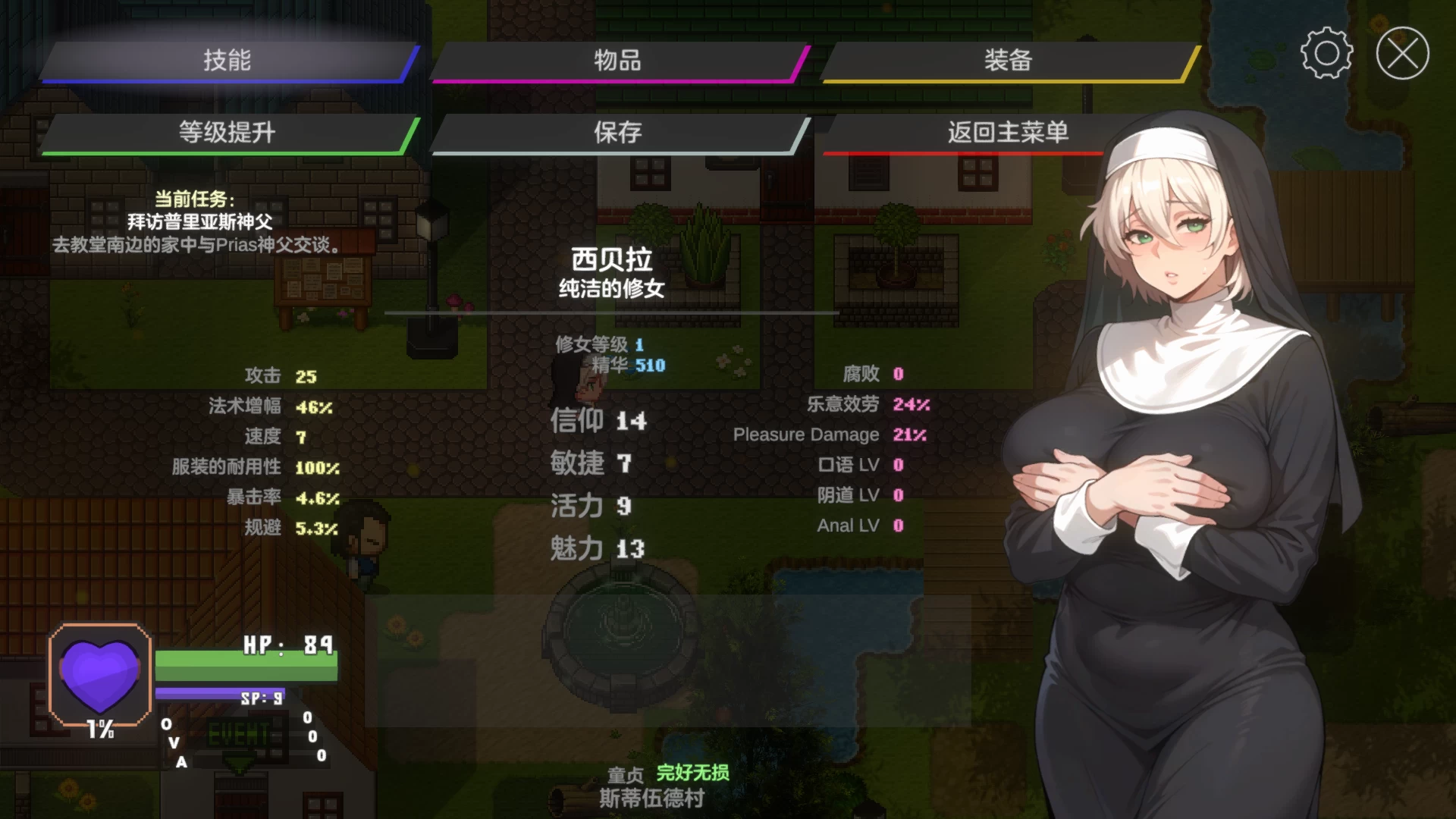This screenshot has height=819, width=1456.
Task: Click the green EVENT indicator
Action: (x=240, y=734)
